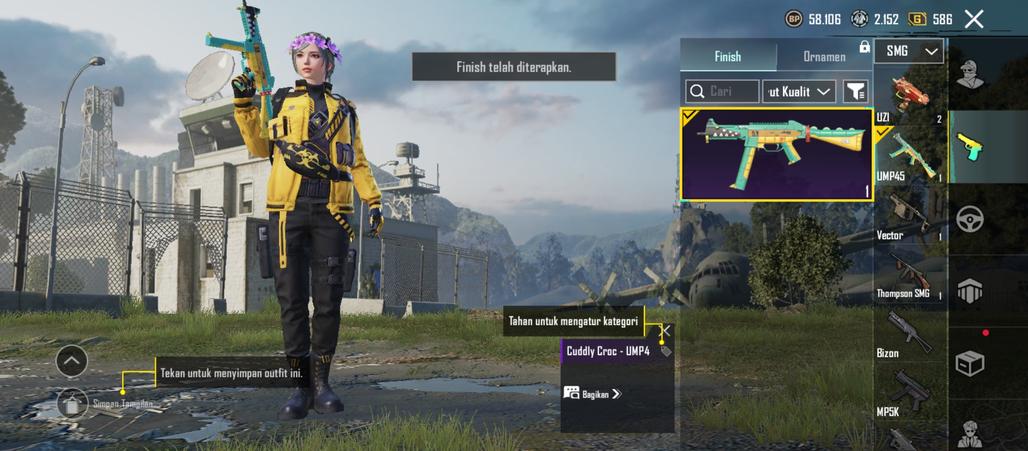Select the Cuddly Croc UMP45 finish tile
Screen dimensions: 1028x451
[x=776, y=154]
